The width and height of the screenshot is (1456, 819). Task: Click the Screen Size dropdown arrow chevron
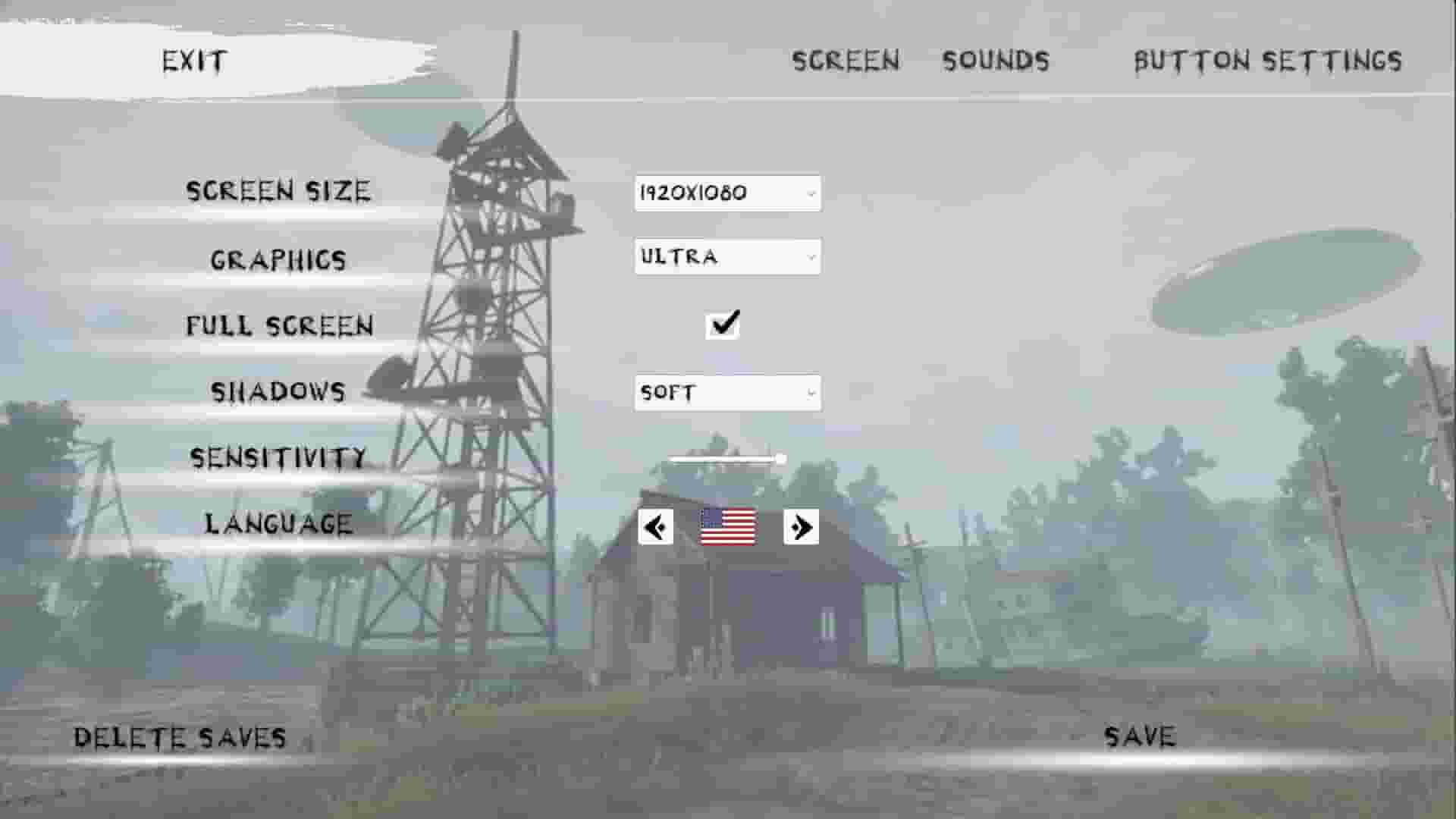(x=810, y=193)
